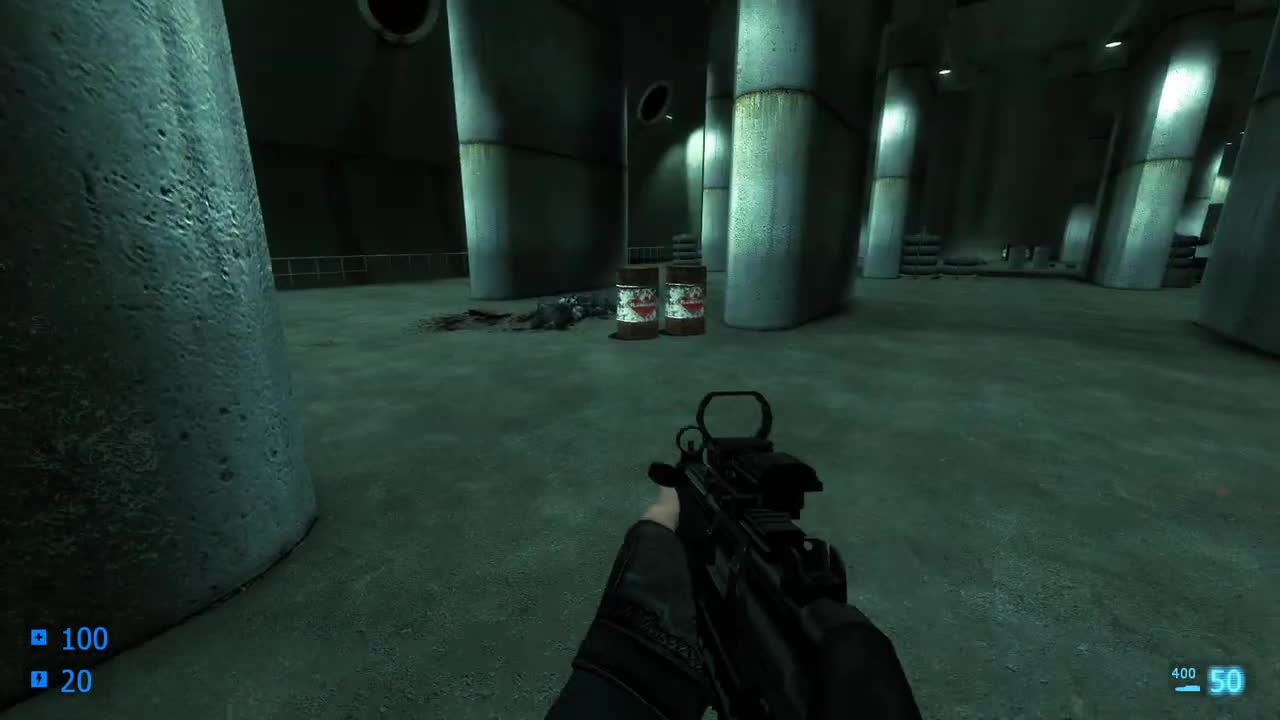Click the suit energy lightning icon
Screen dimensions: 1280x720
[37, 680]
